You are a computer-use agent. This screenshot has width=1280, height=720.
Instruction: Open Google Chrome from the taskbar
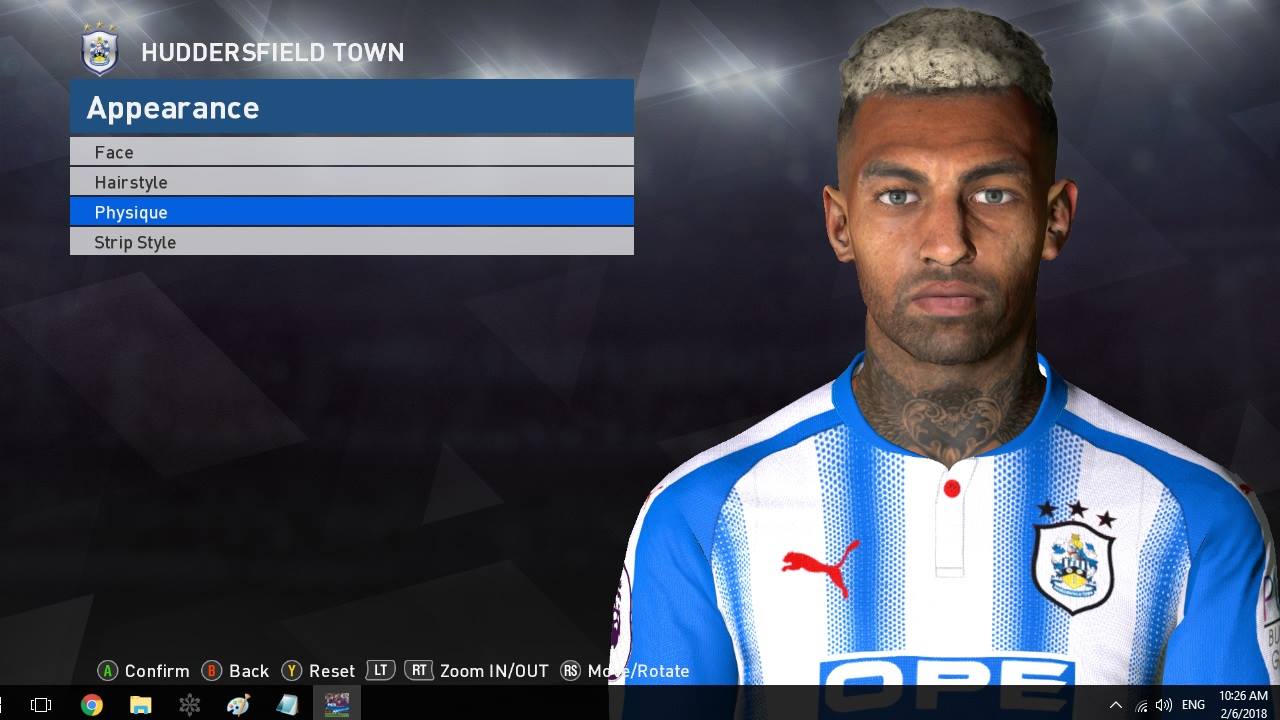coord(92,703)
